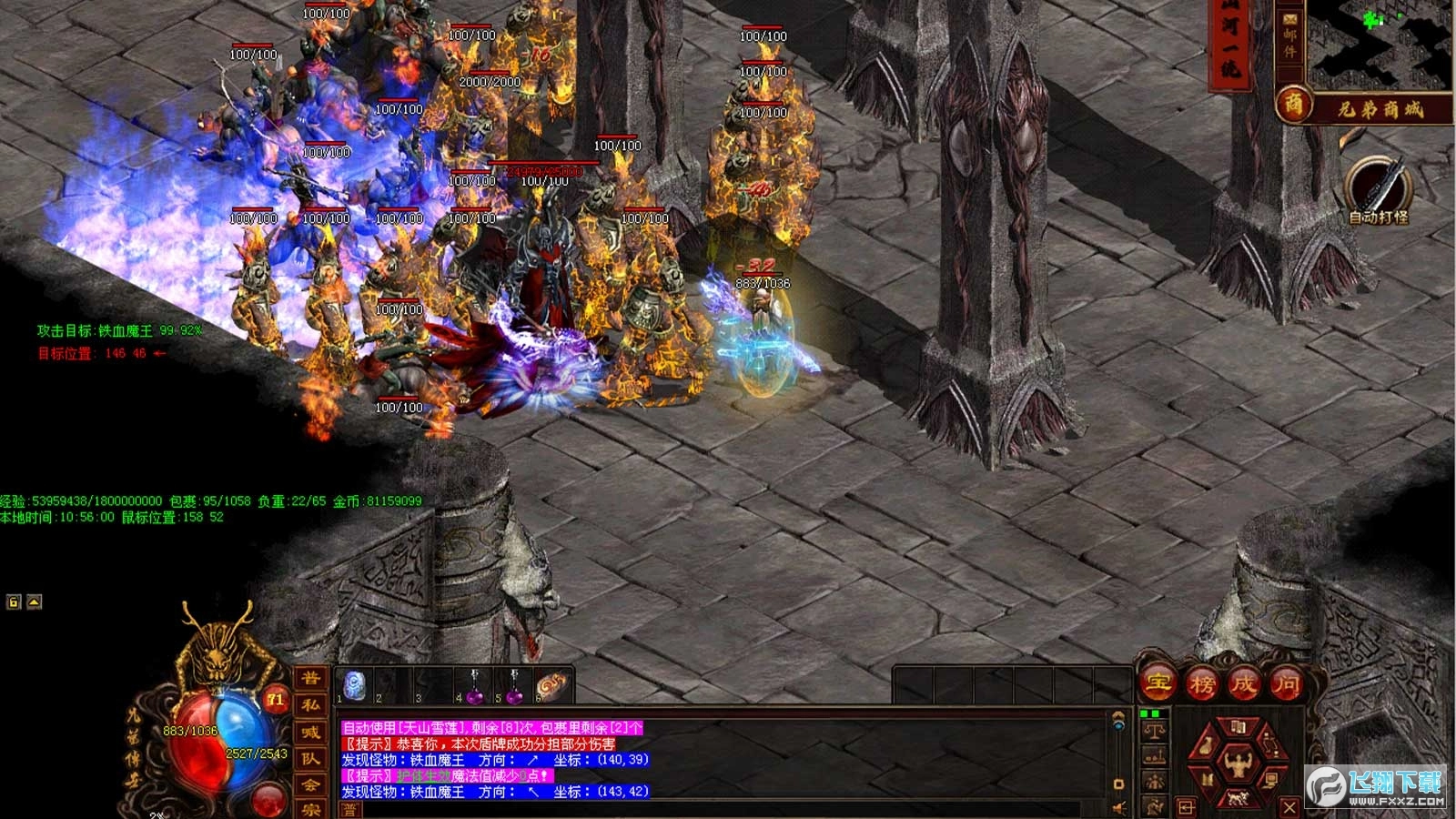1456x819 pixels.
Task: Click the X close button on panel
Action: click(1289, 806)
